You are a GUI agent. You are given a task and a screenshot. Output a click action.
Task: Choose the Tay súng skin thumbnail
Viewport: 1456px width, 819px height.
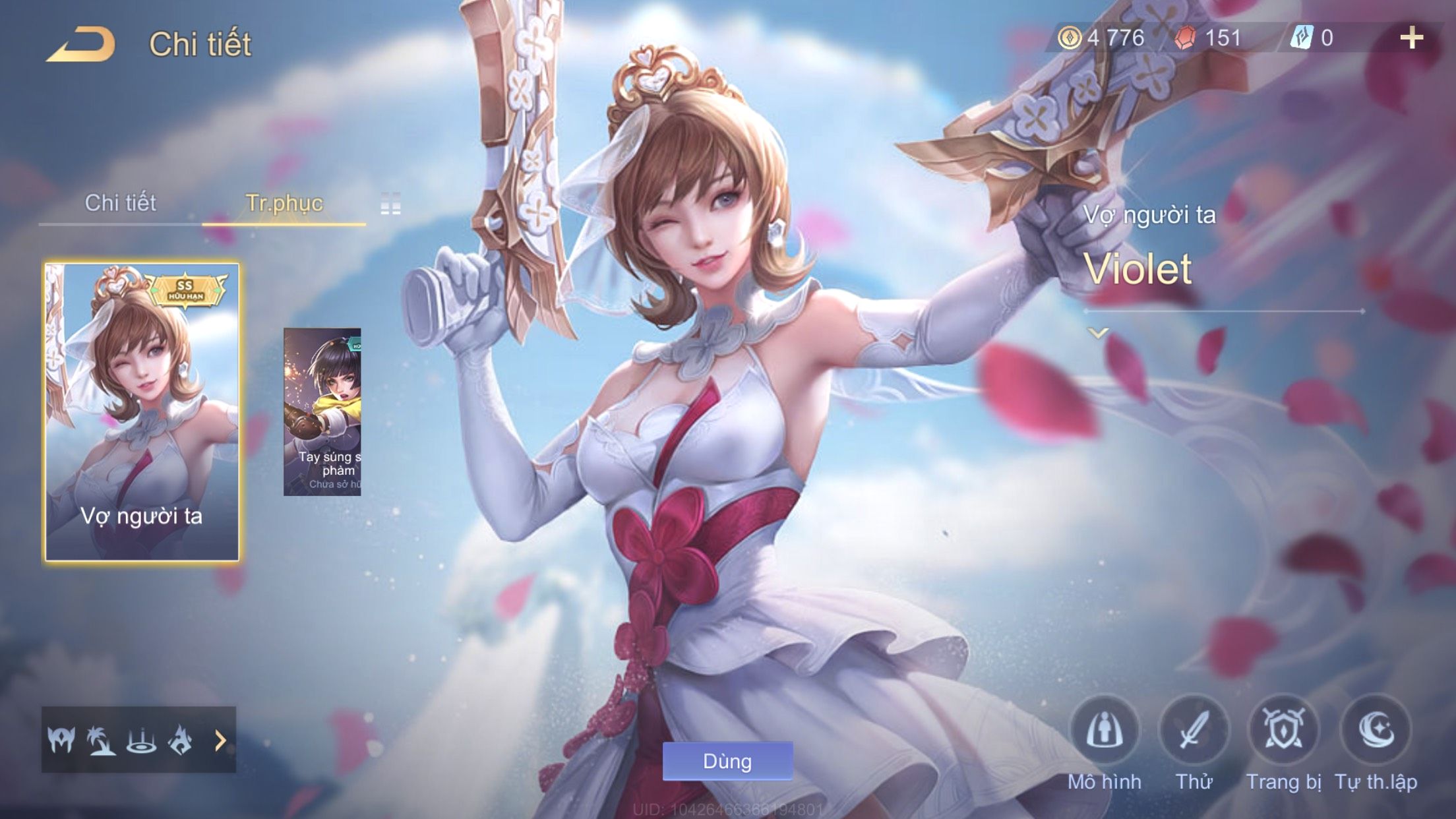(x=322, y=412)
